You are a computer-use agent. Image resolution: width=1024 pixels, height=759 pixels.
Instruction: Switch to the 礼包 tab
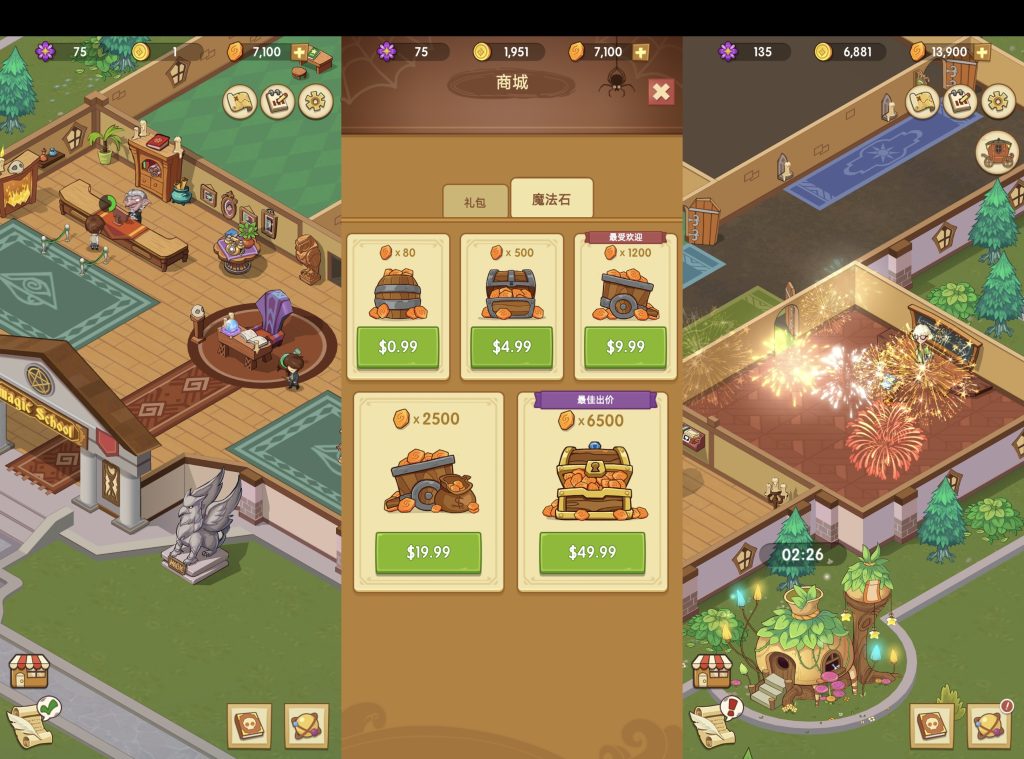474,201
